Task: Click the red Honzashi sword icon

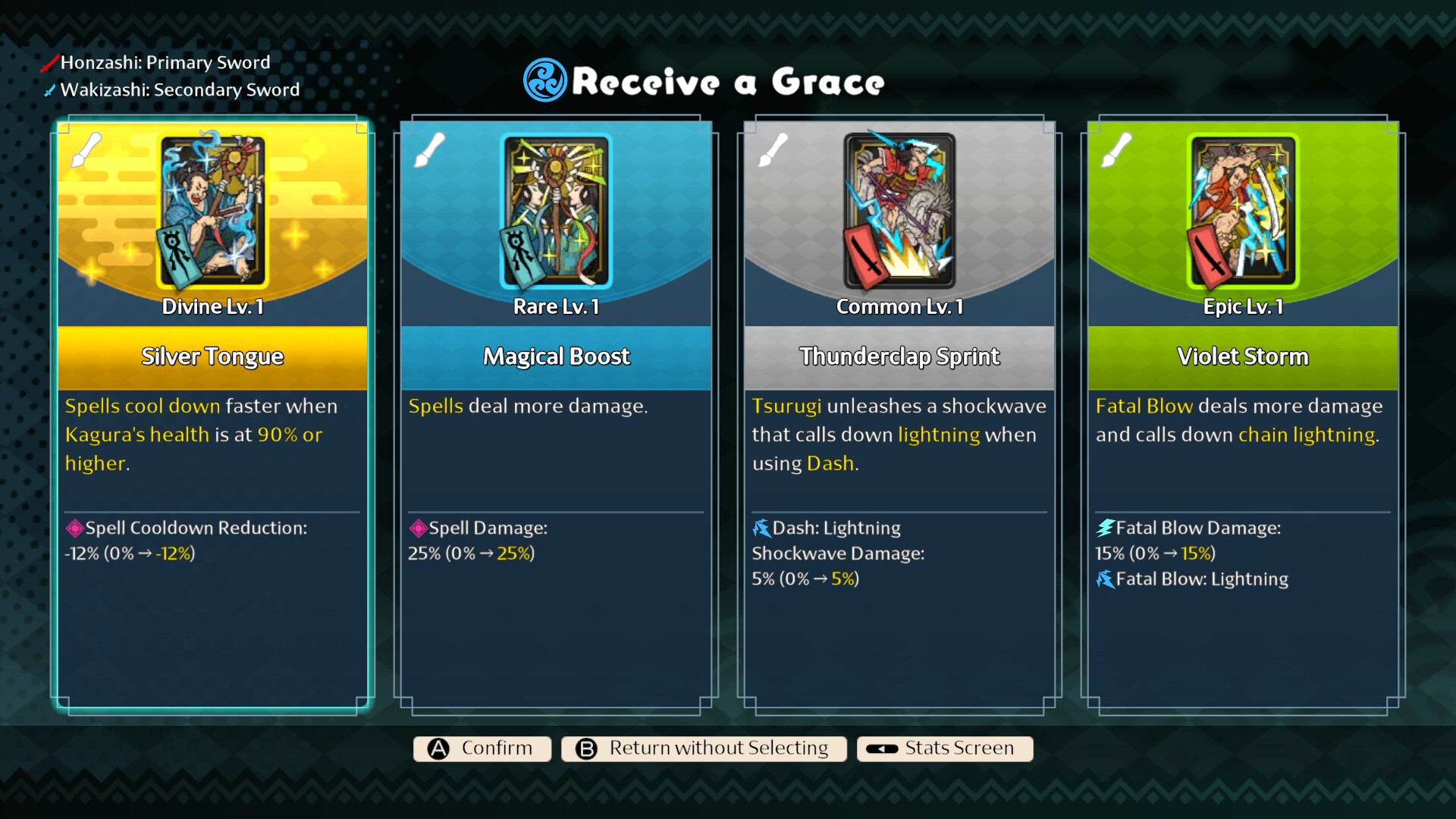Action: [49, 63]
